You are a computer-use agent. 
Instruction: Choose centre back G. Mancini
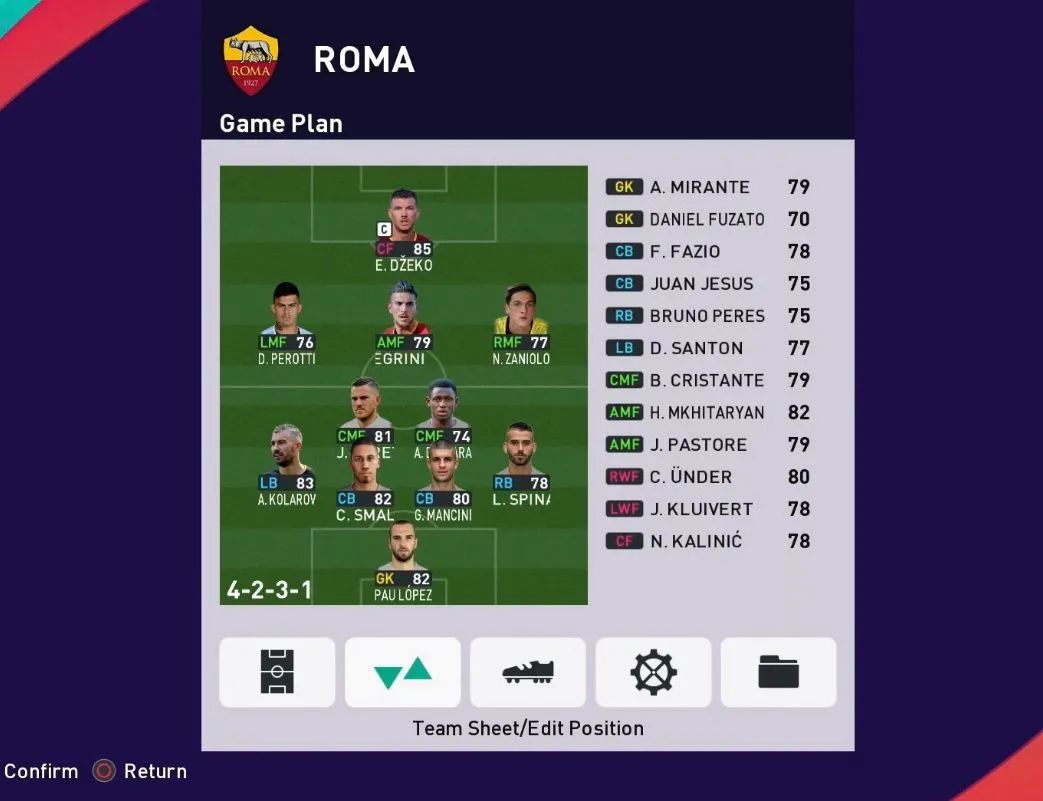(x=442, y=482)
